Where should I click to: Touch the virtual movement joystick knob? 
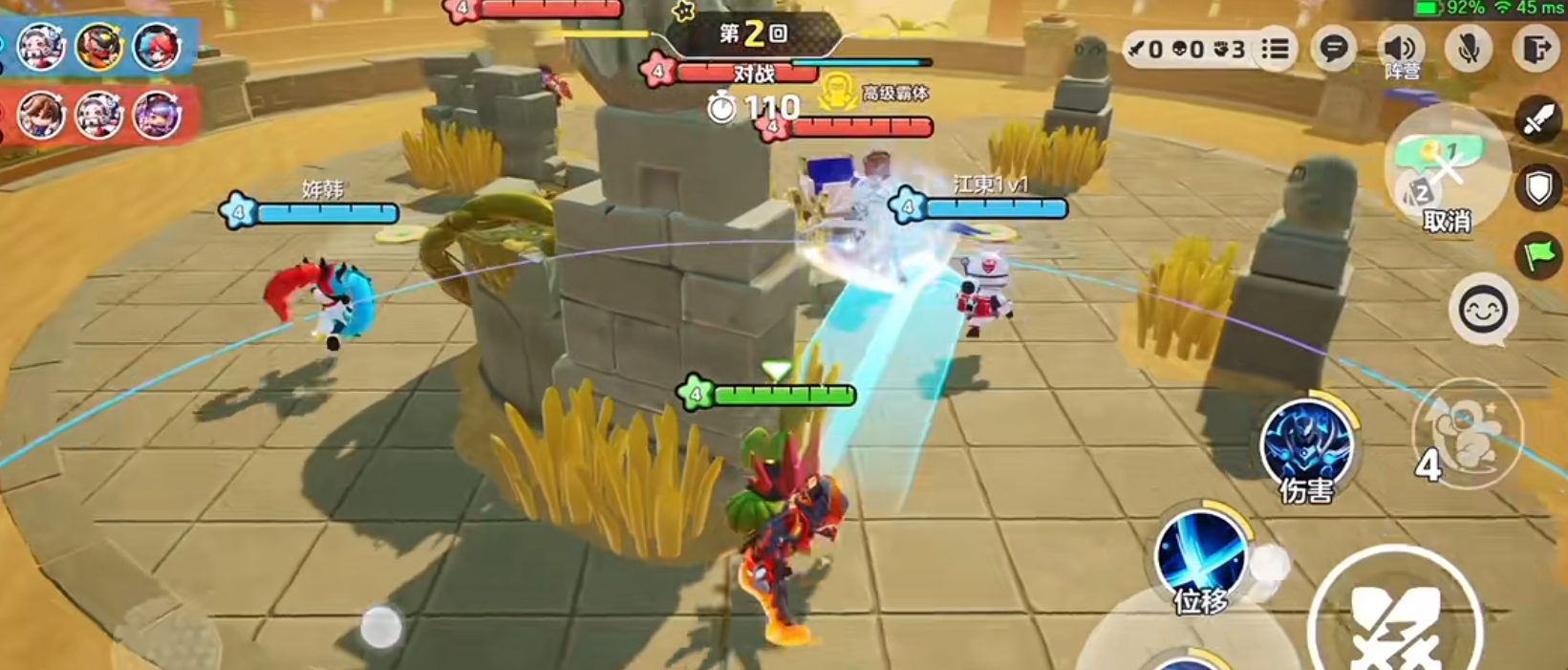380,627
